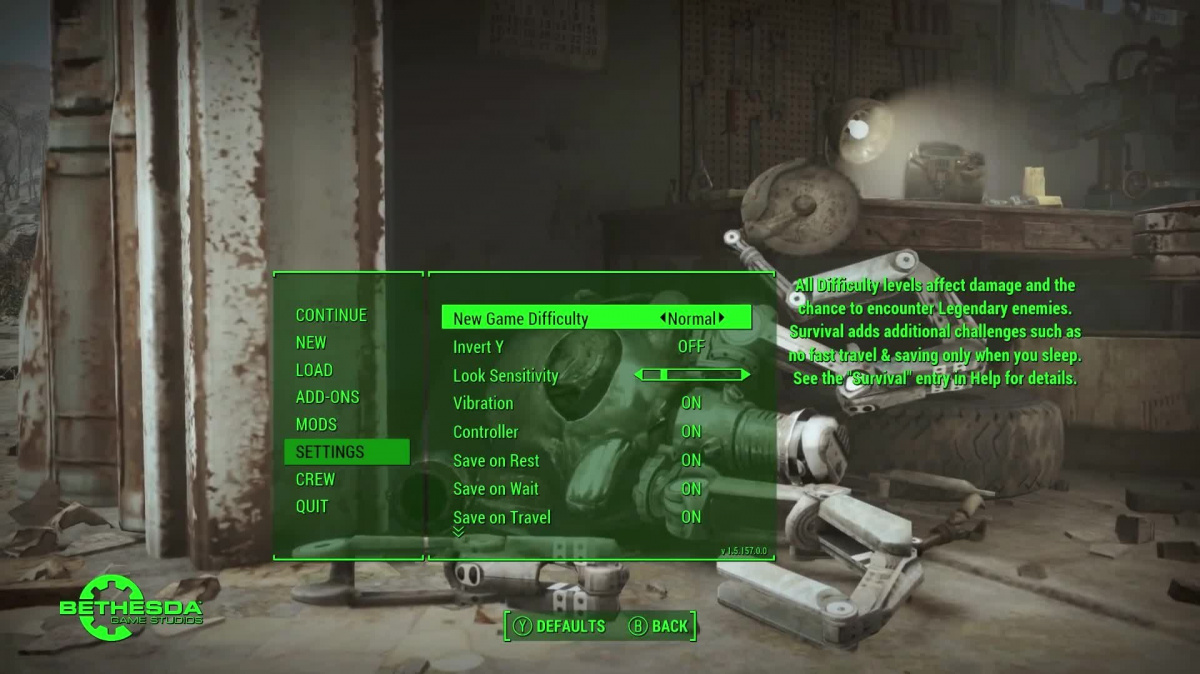Click the right arrow next to Normal difficulty
The image size is (1200, 674).
click(721, 318)
